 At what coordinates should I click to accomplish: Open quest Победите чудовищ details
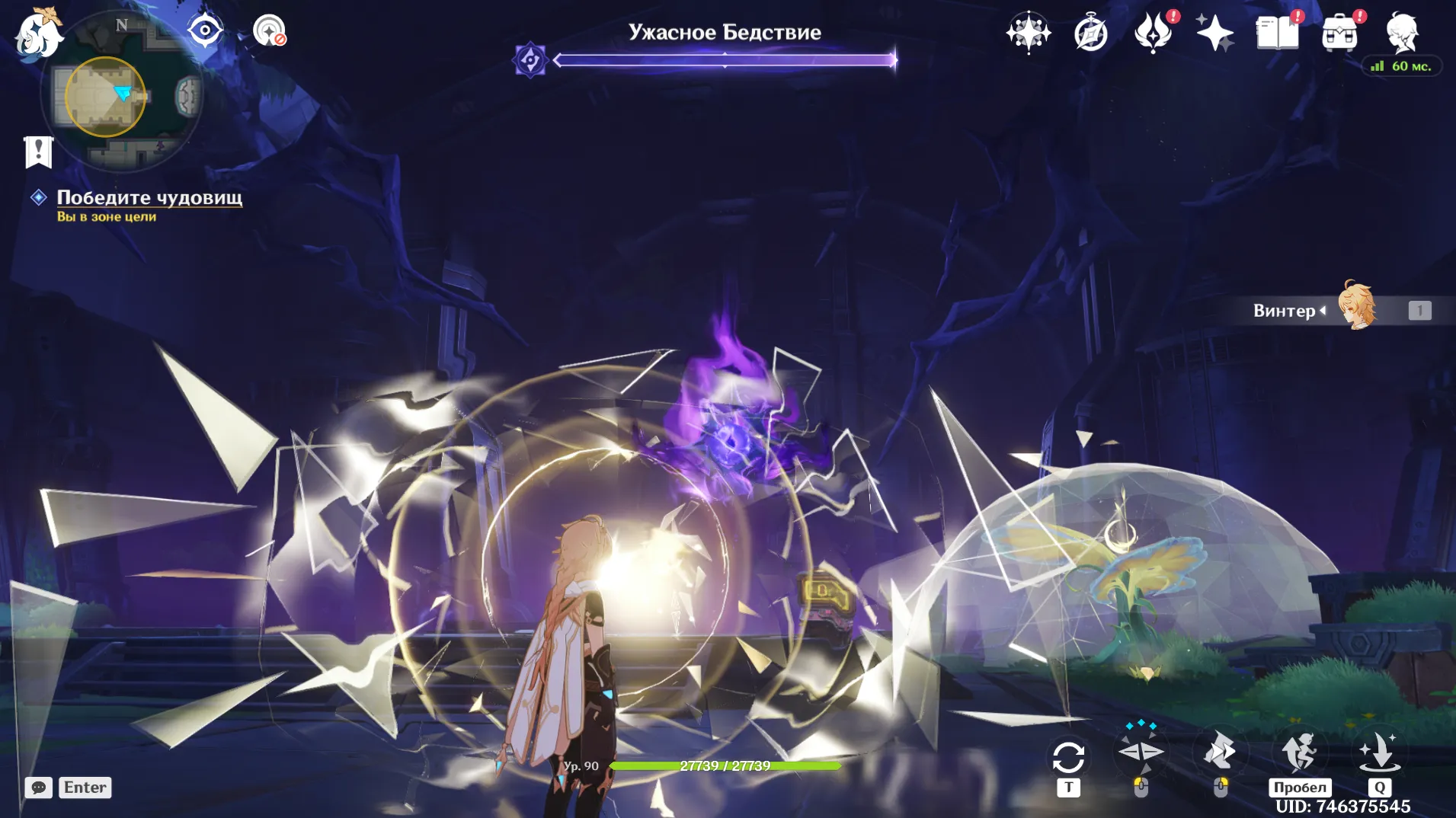[x=149, y=197]
